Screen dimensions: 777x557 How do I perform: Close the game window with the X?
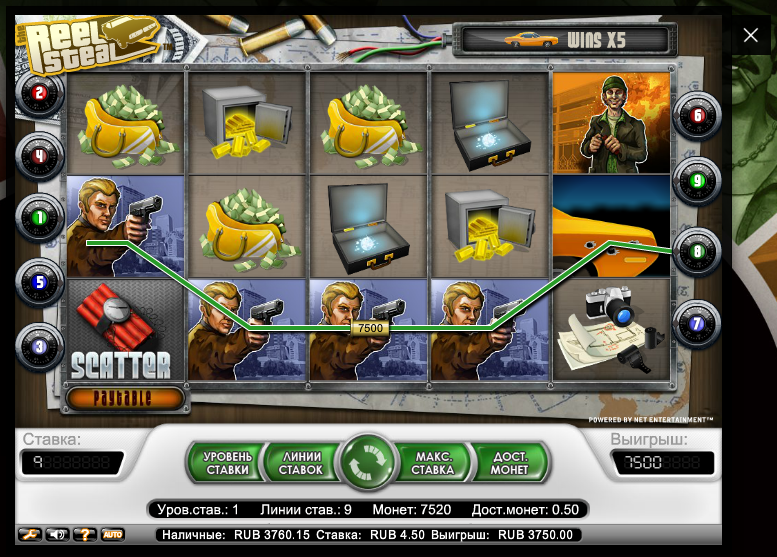[751, 36]
